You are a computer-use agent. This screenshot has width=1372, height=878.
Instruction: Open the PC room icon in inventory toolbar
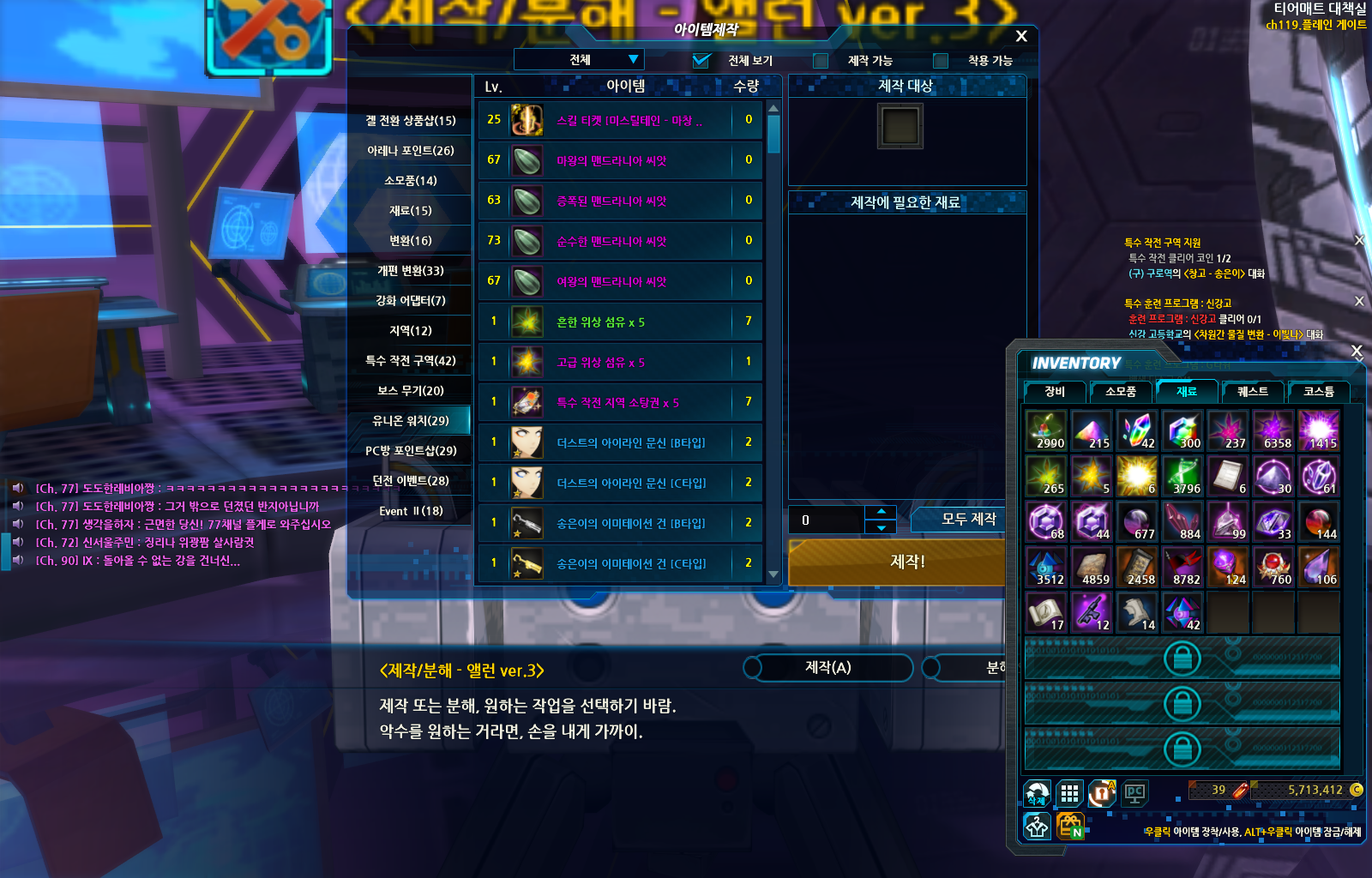point(1134,793)
